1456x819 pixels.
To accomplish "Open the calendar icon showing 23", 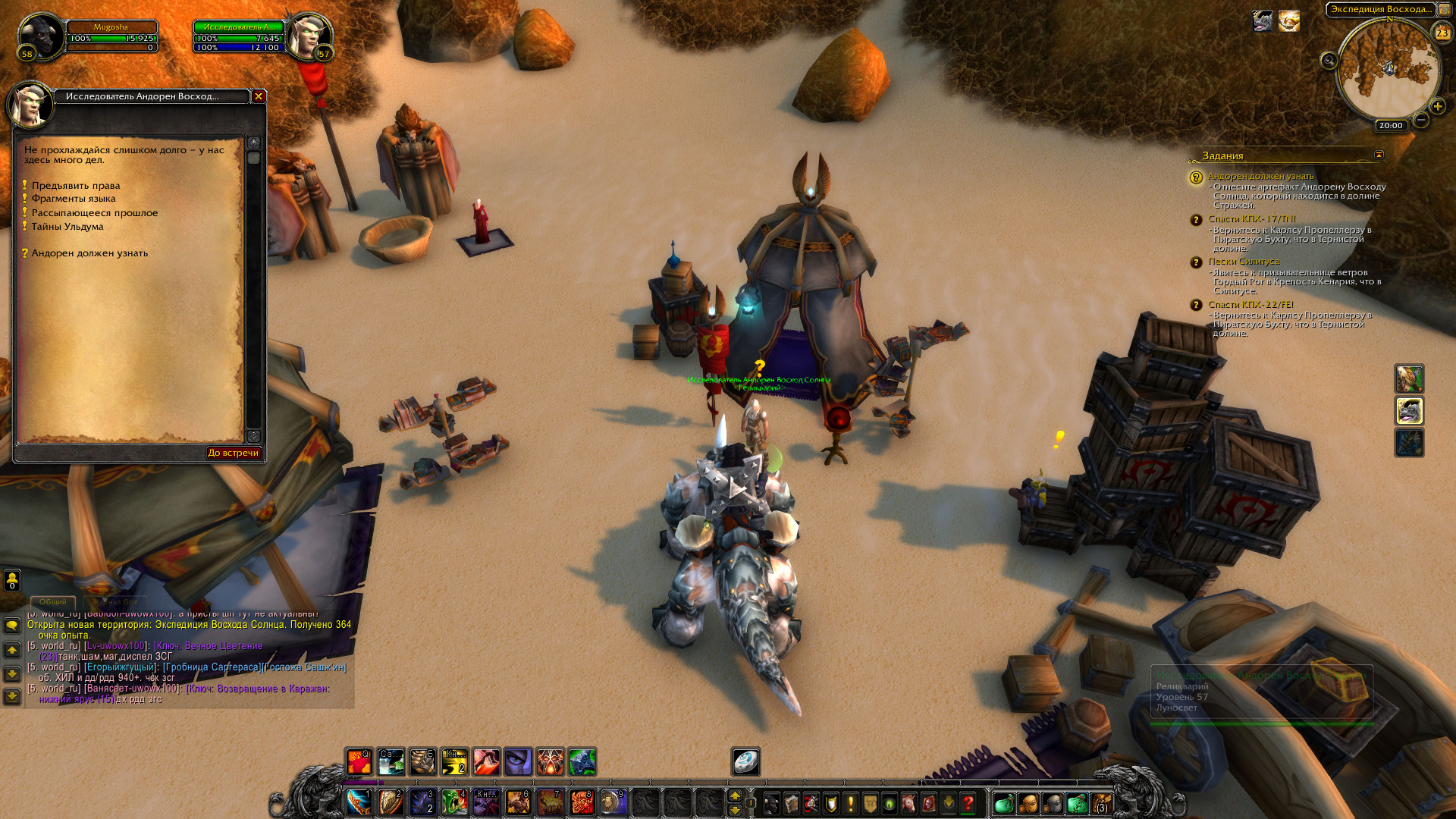I will 1442,33.
